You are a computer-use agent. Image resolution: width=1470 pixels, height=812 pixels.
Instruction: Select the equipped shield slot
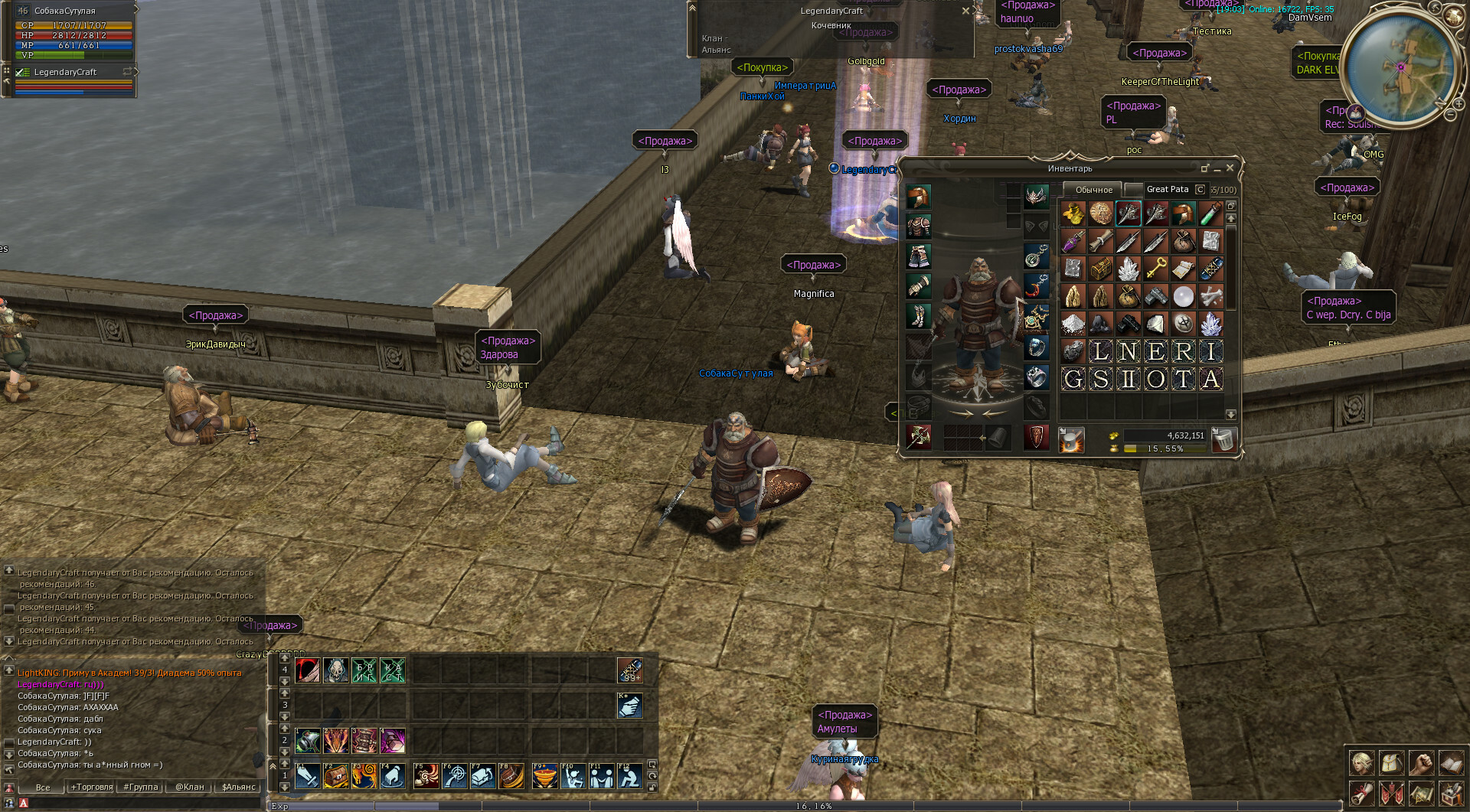[x=1036, y=437]
